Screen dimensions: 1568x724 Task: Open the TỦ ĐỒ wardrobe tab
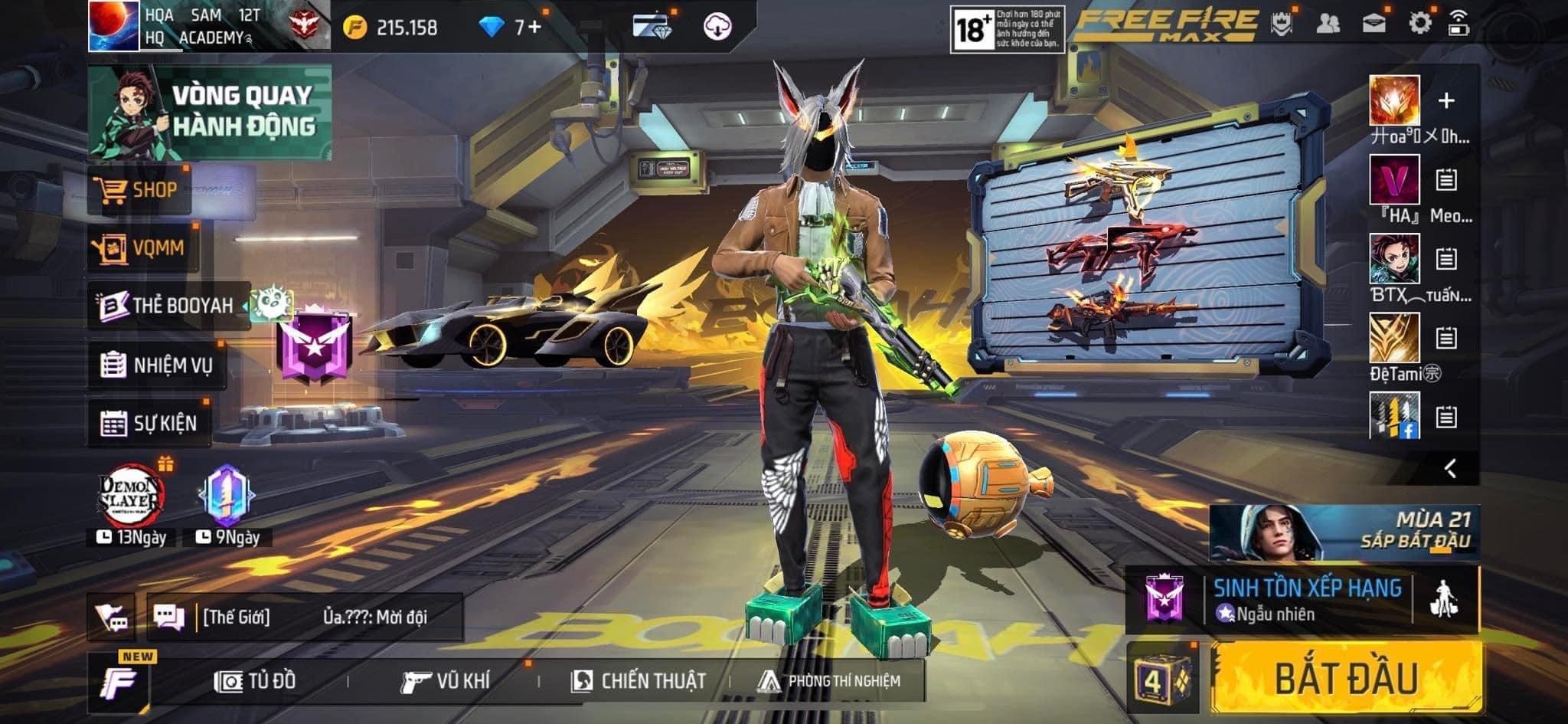click(256, 681)
